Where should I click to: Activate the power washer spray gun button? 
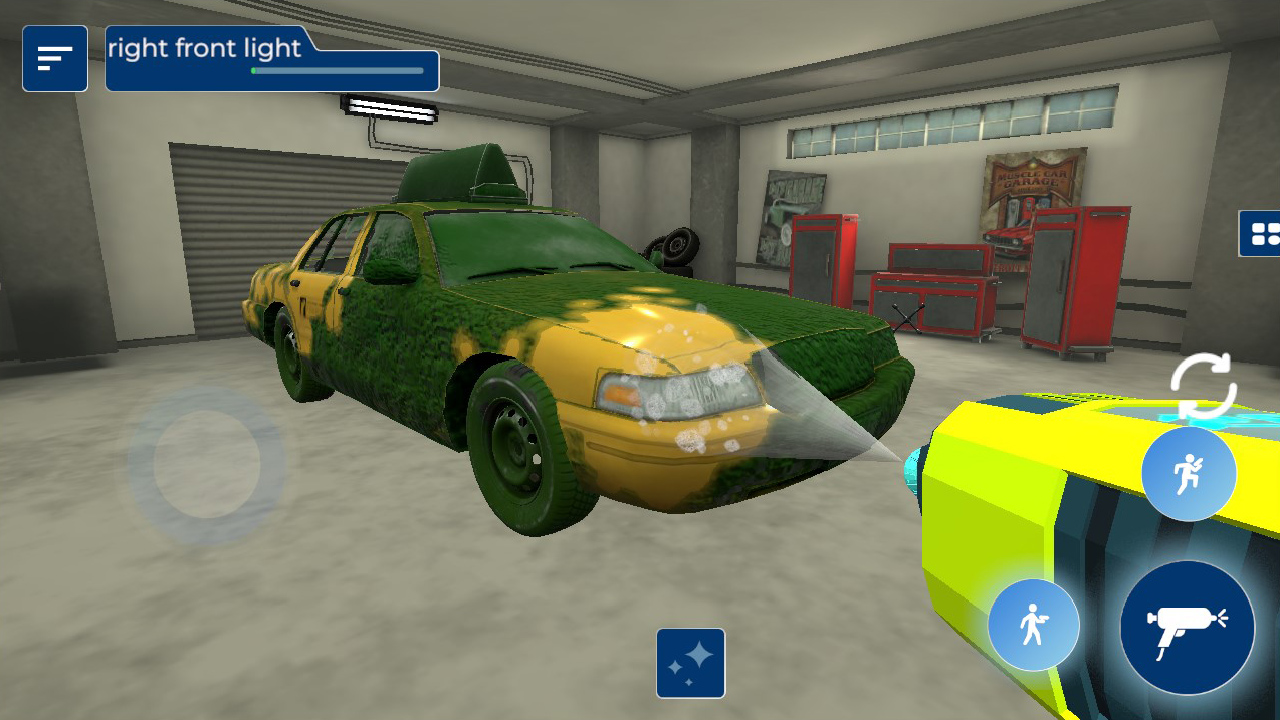tap(1188, 625)
